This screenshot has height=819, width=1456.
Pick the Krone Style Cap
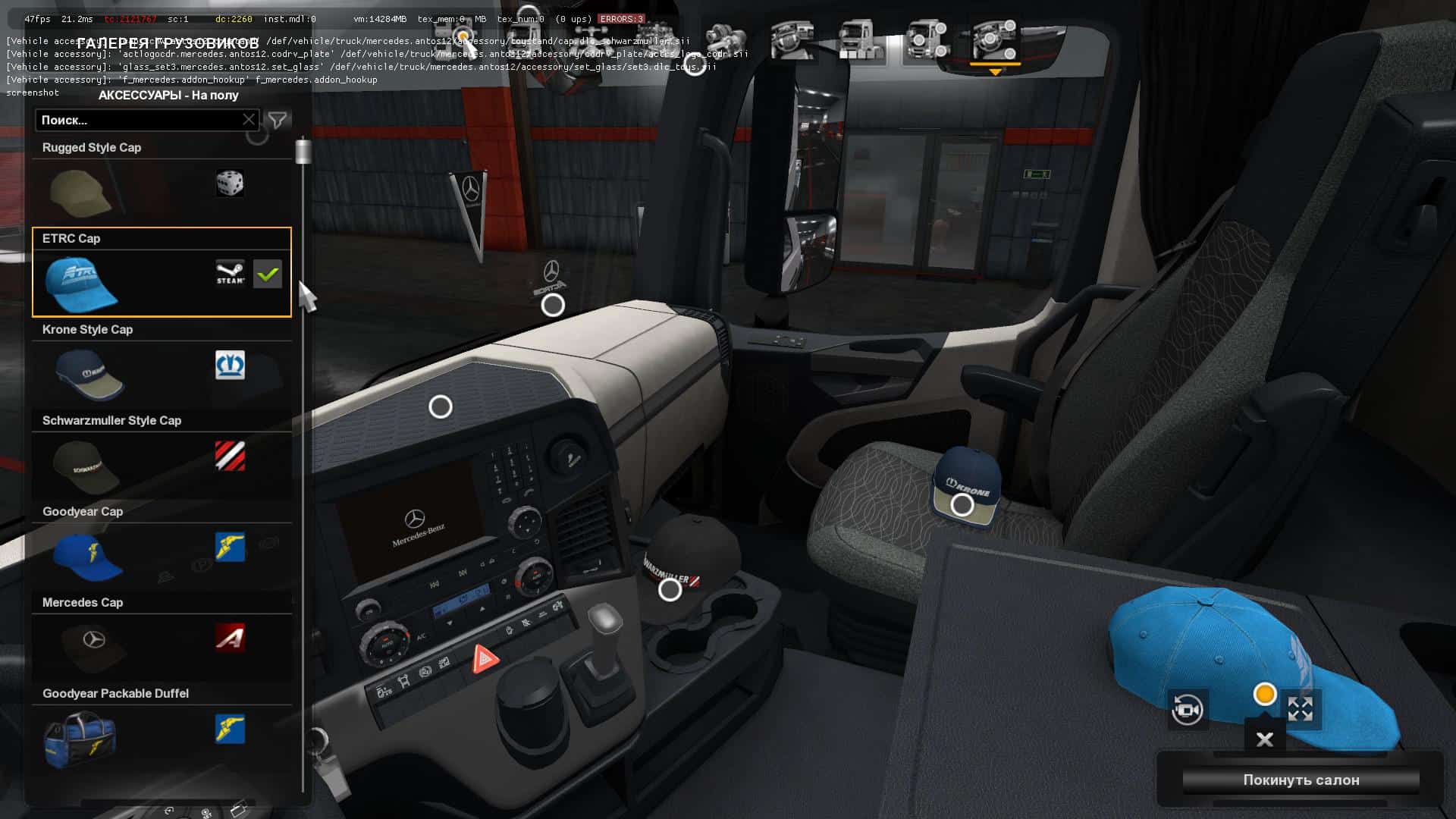pos(161,363)
